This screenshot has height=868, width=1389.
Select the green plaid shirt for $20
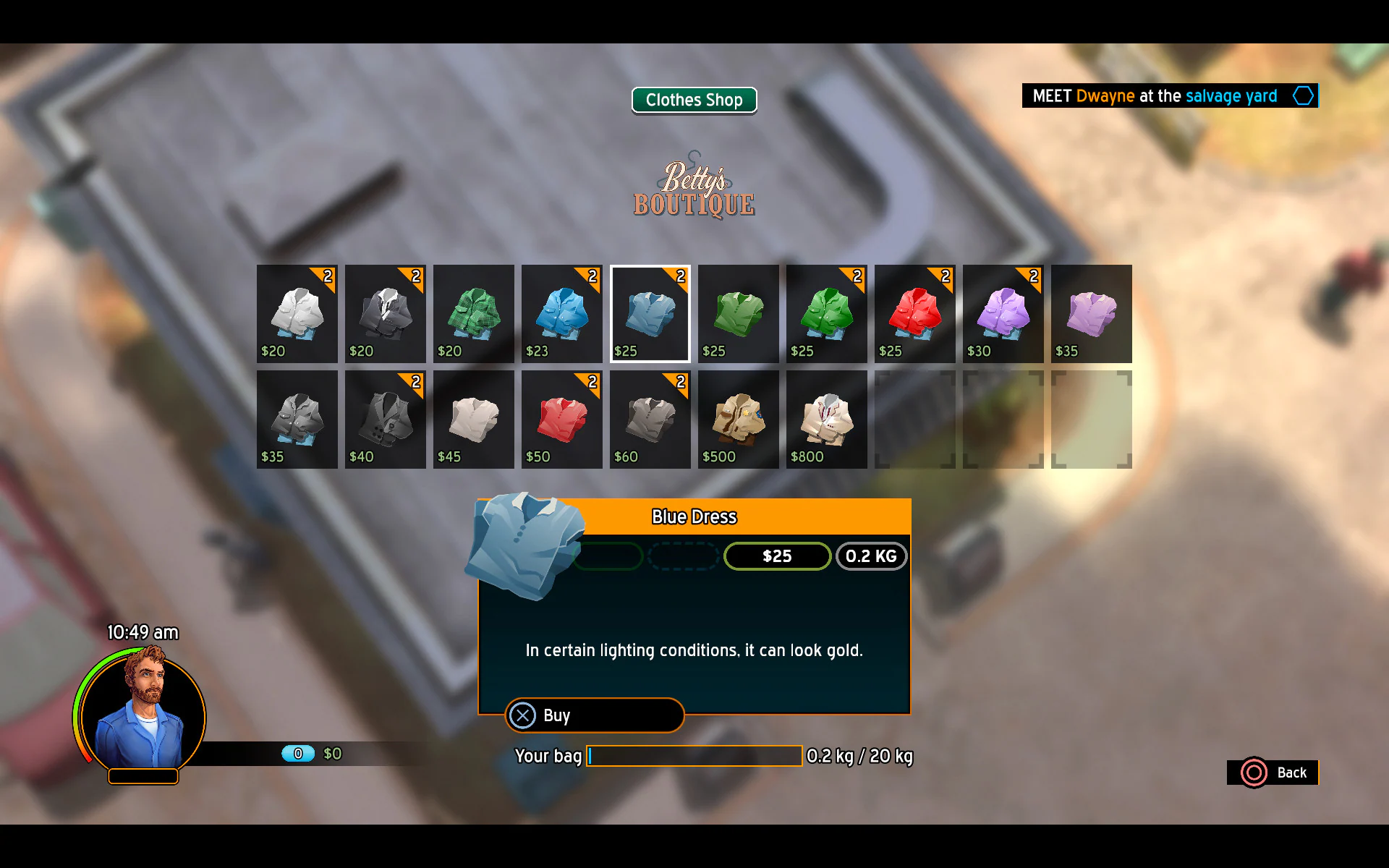coord(473,313)
